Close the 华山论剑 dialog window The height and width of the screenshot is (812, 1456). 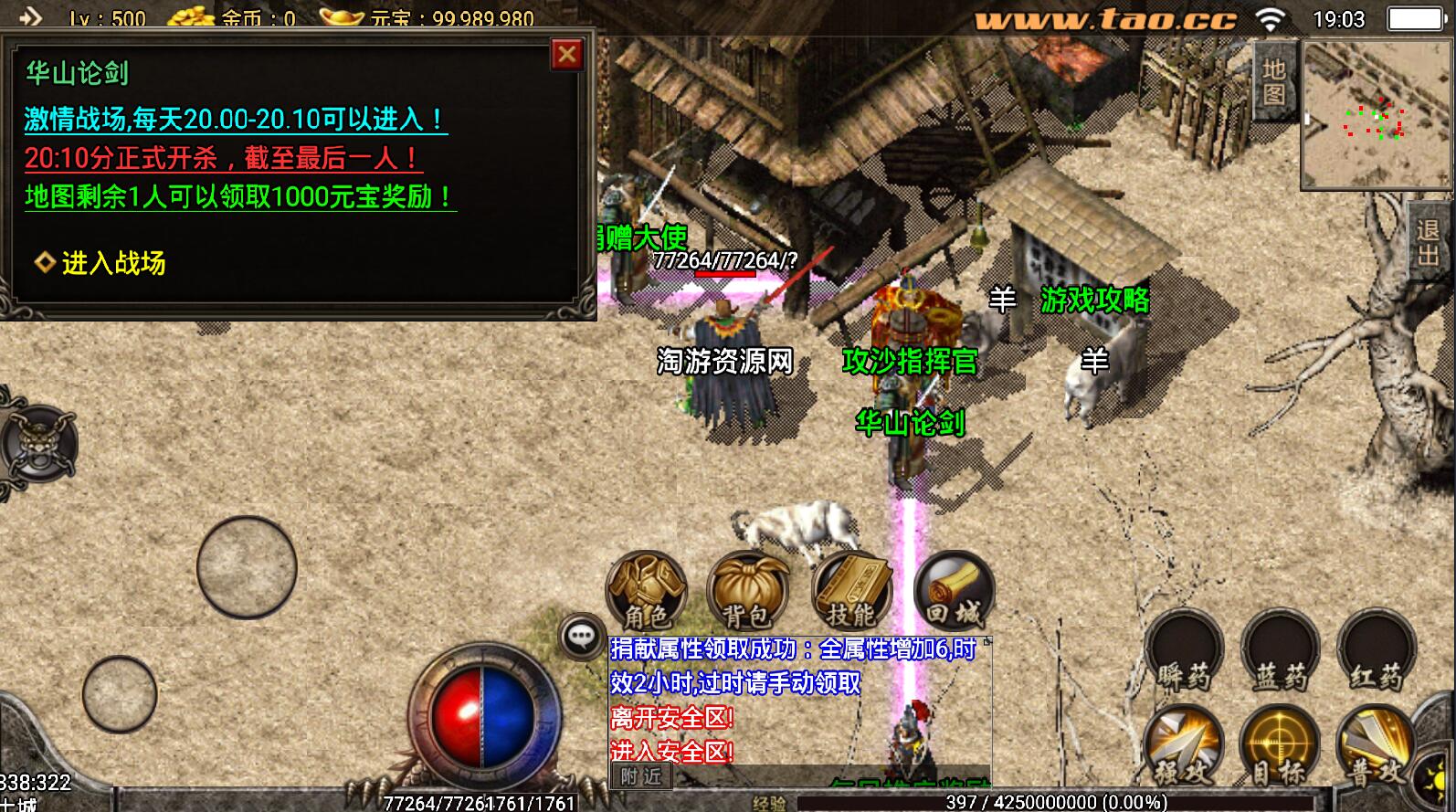click(x=566, y=55)
